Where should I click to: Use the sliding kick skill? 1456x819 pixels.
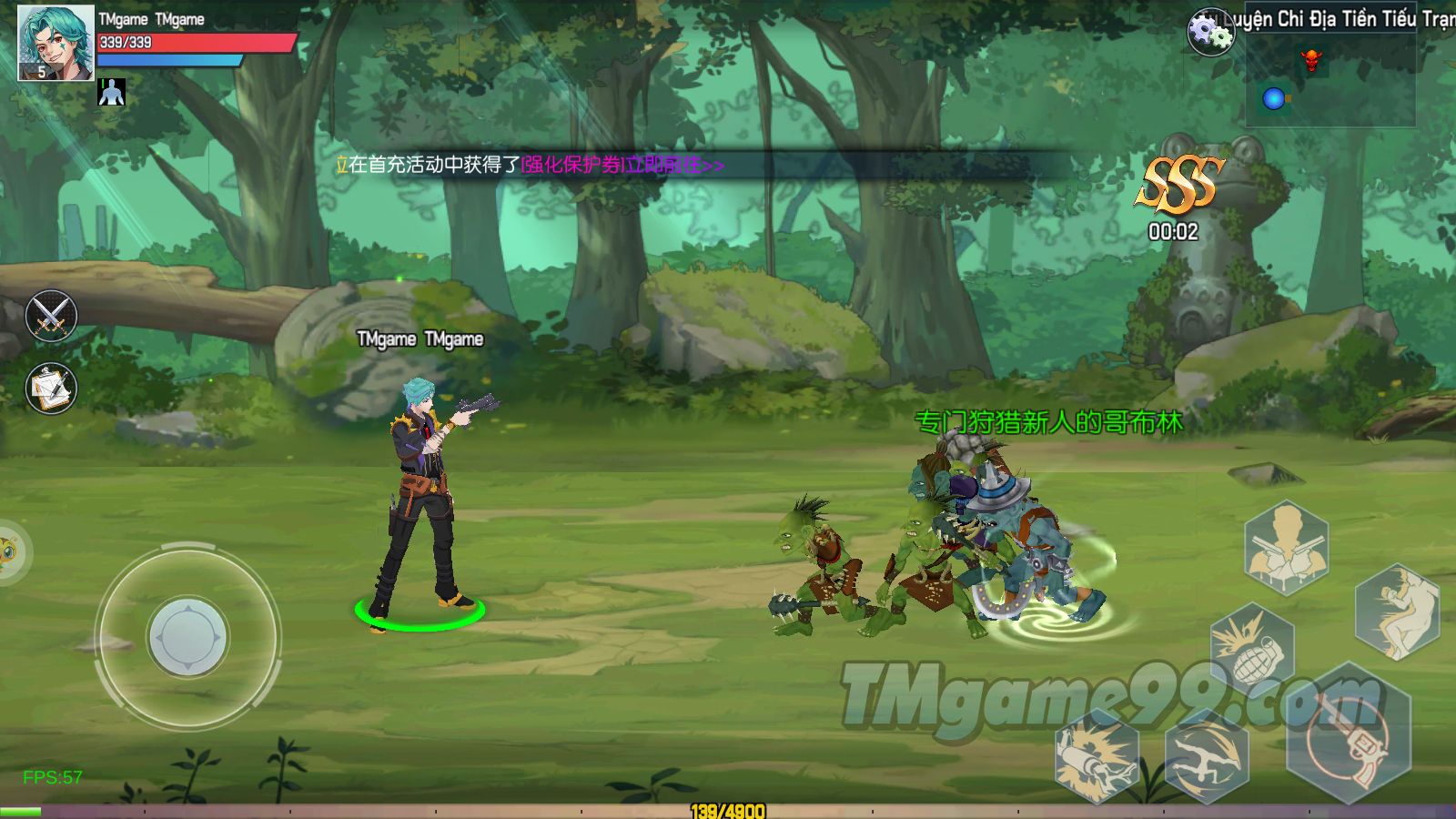(1396, 611)
